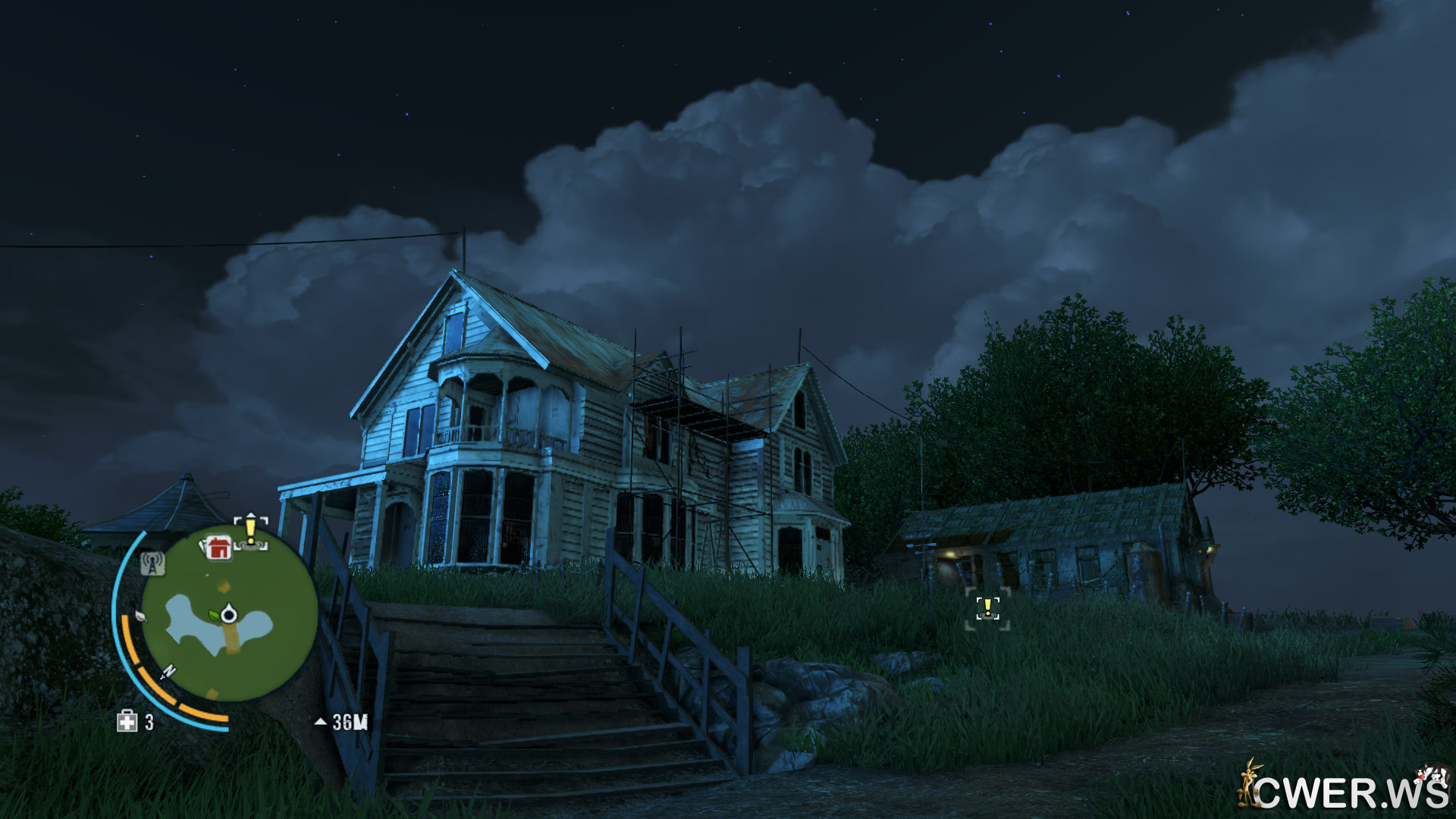Click the medkit icon

127,721
